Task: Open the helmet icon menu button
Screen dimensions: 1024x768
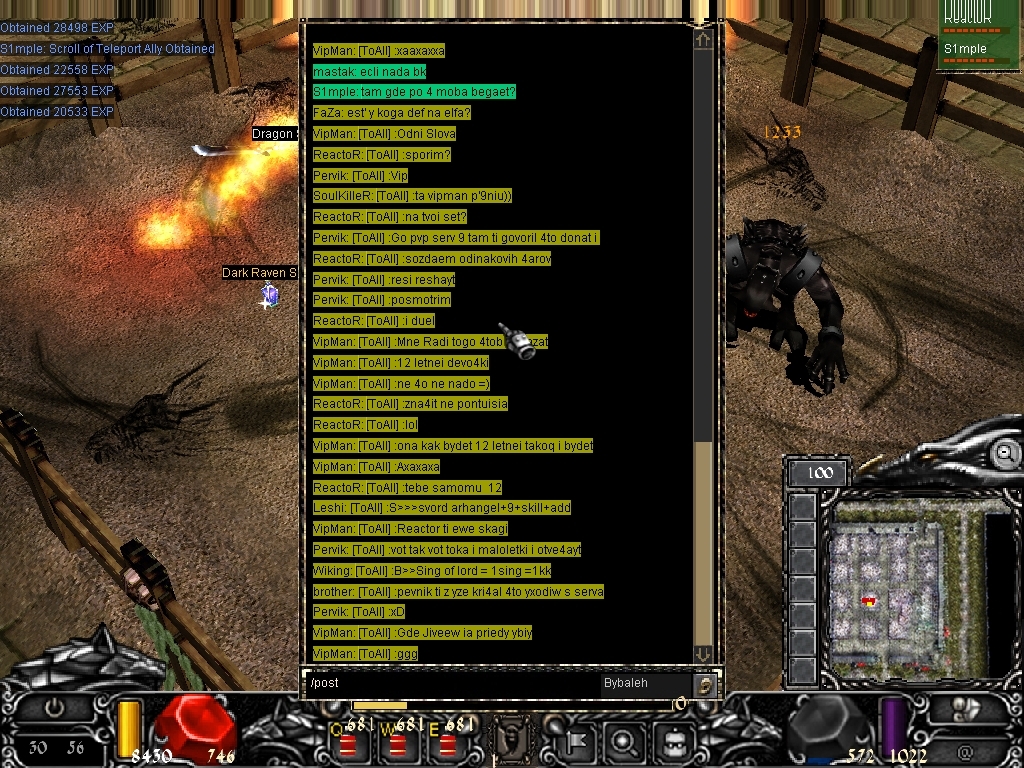Action: (x=675, y=742)
